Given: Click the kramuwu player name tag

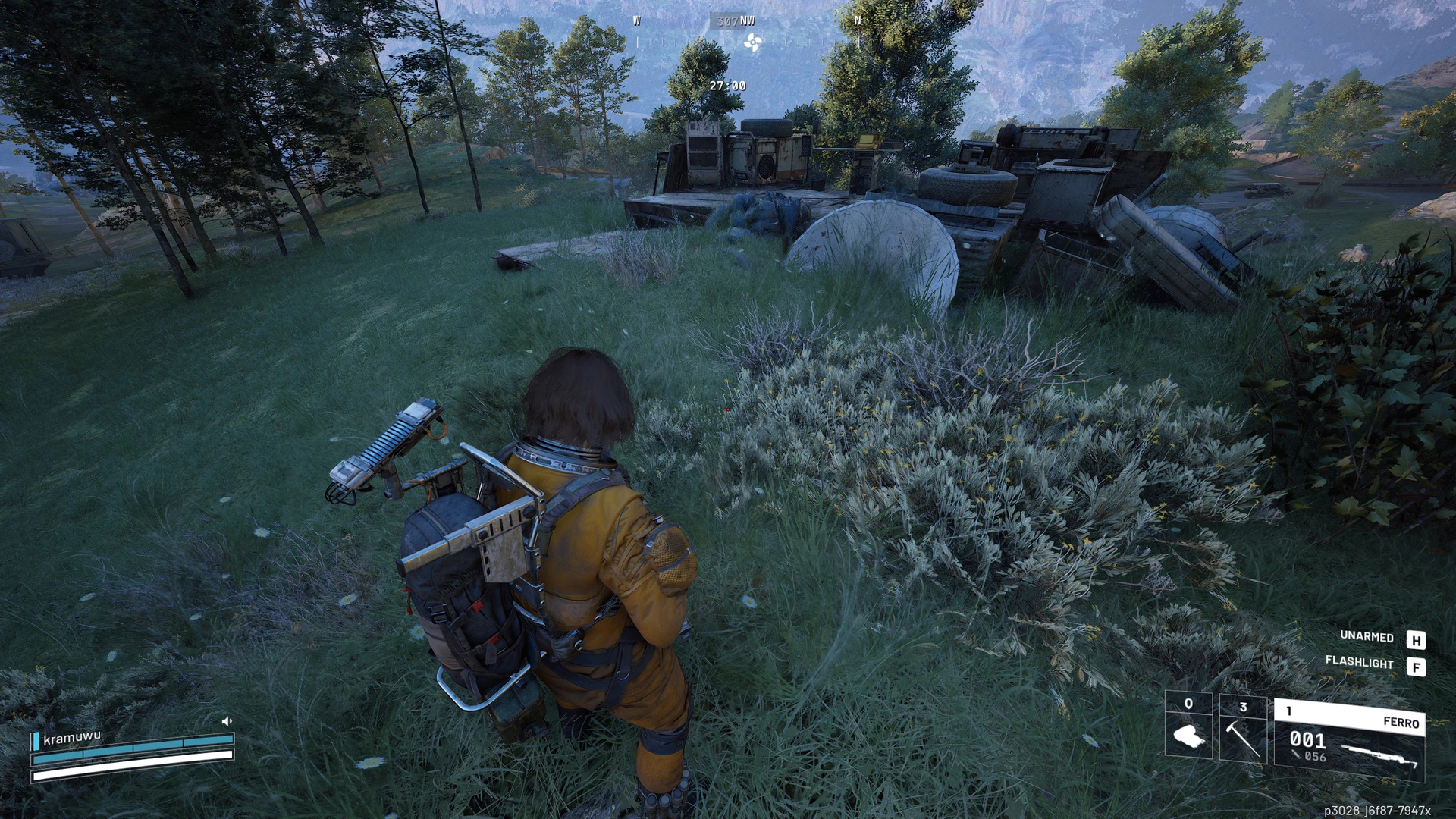Looking at the screenshot, I should [x=72, y=737].
